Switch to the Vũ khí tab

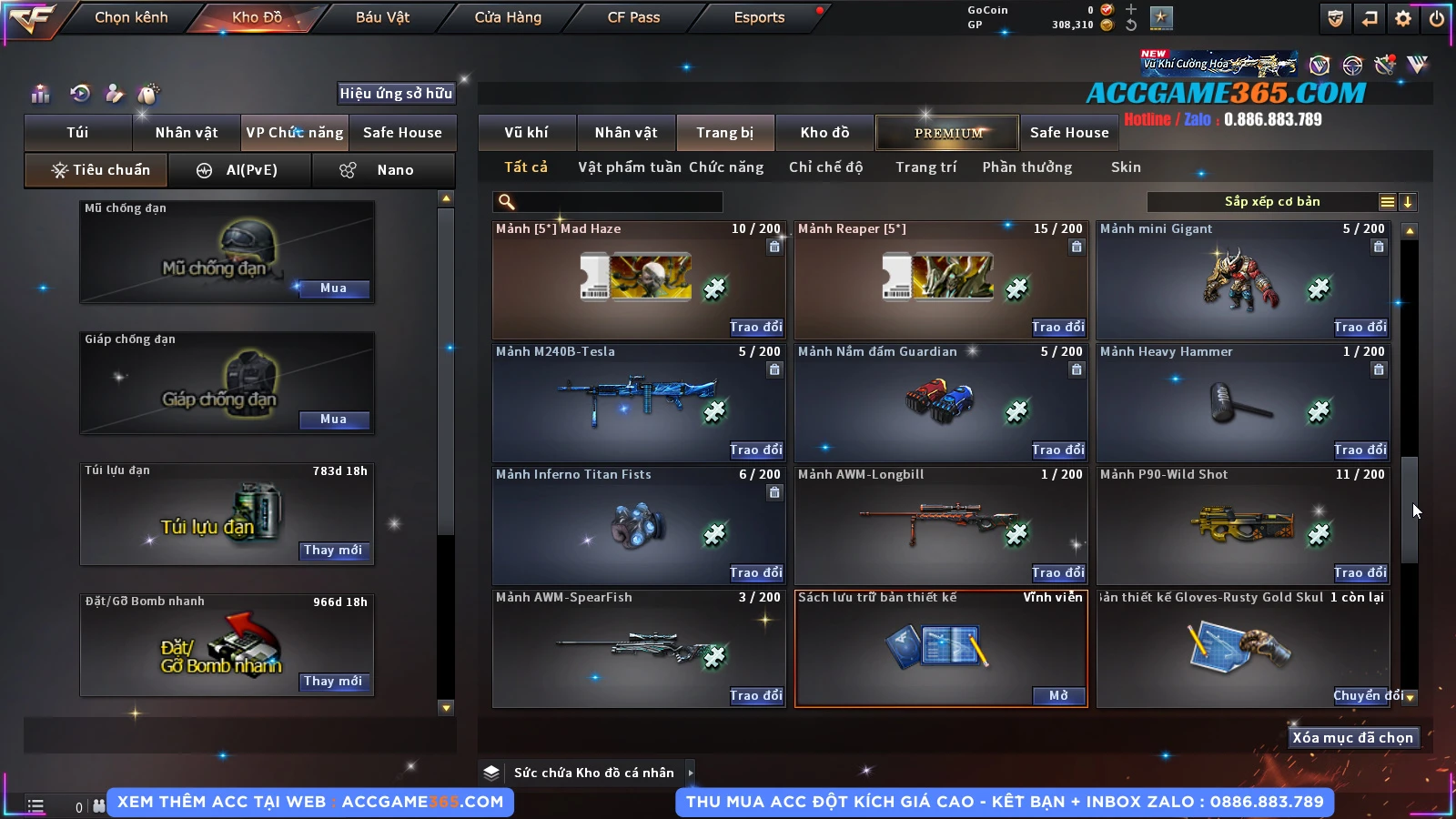(x=526, y=133)
